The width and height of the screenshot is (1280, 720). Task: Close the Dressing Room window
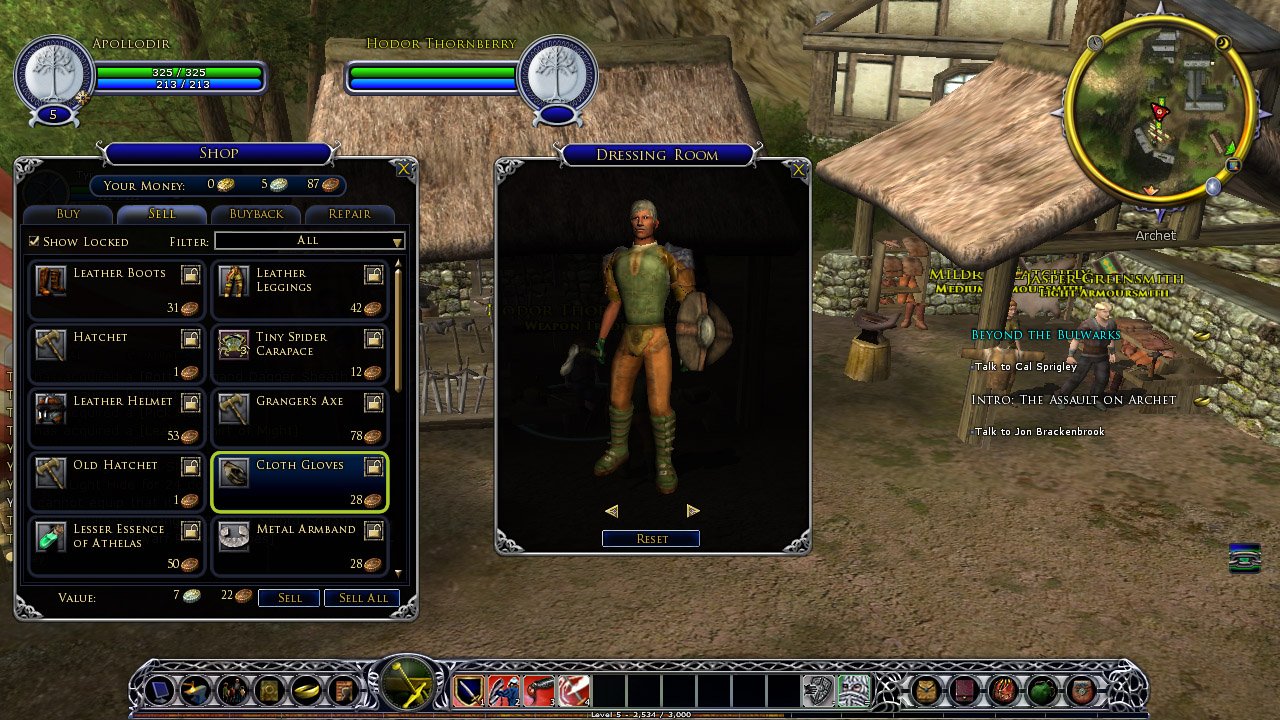pyautogui.click(x=798, y=170)
